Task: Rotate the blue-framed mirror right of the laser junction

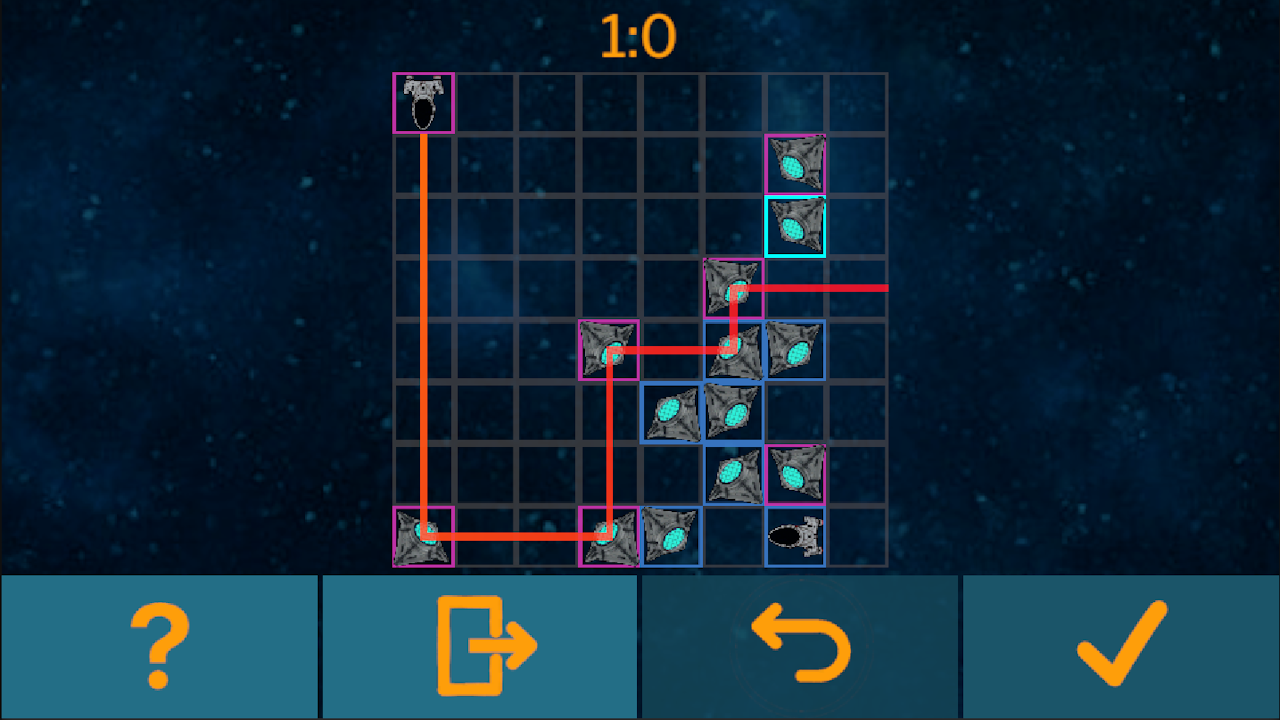Action: point(795,350)
